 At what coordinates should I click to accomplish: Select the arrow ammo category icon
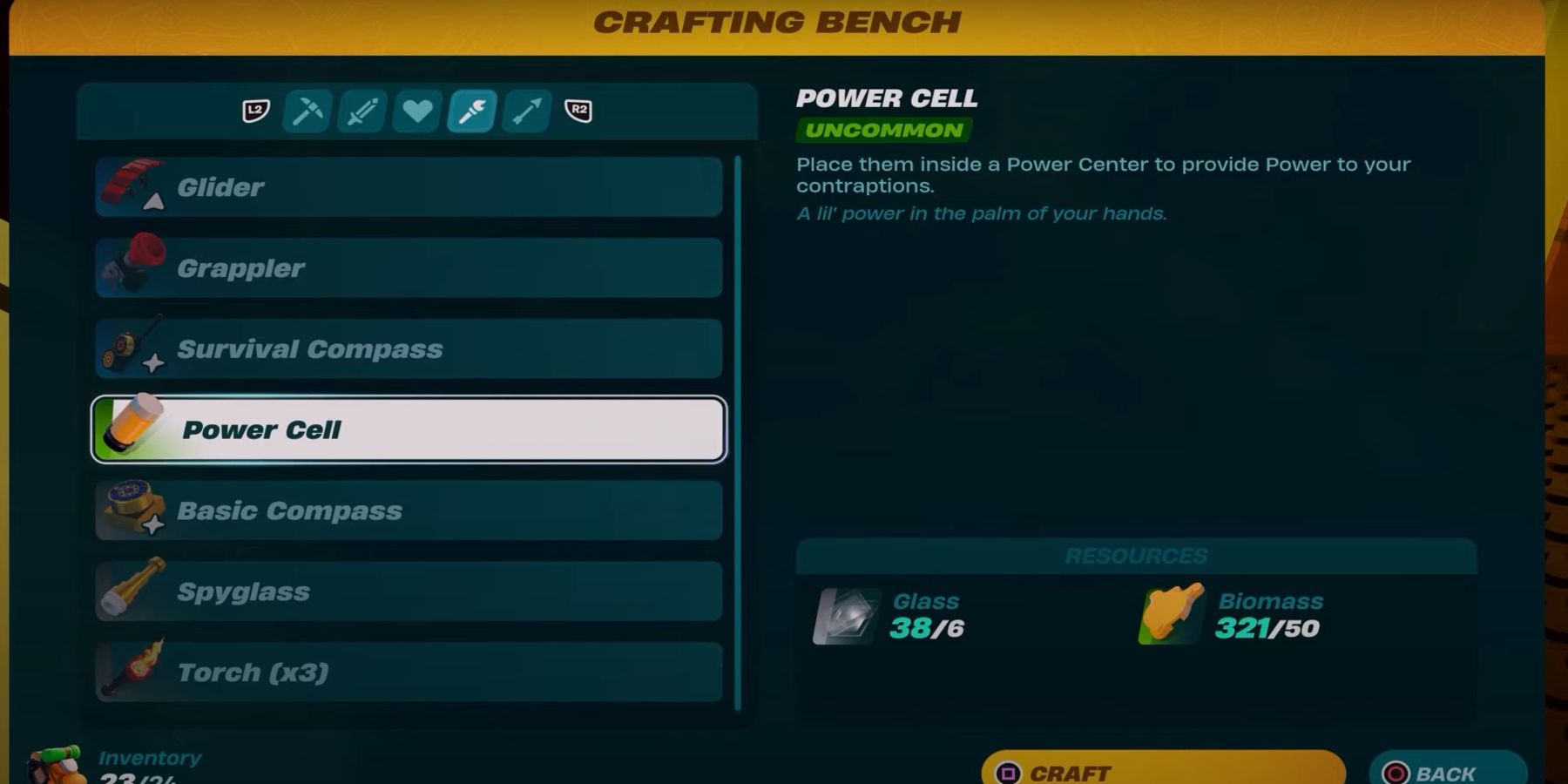(524, 112)
